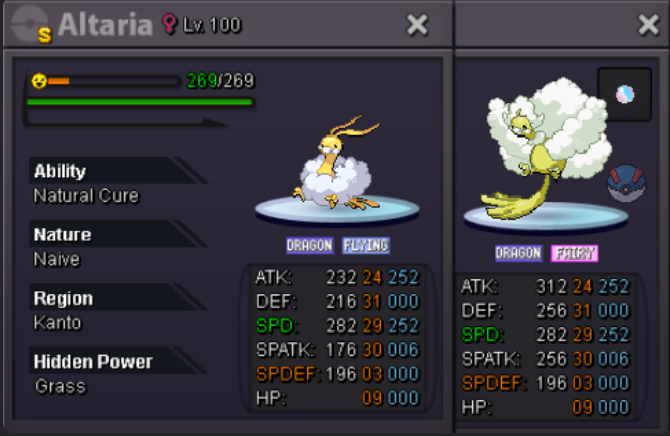
Task: Click the Great Ball icon beside Mega Altaria
Action: [625, 182]
